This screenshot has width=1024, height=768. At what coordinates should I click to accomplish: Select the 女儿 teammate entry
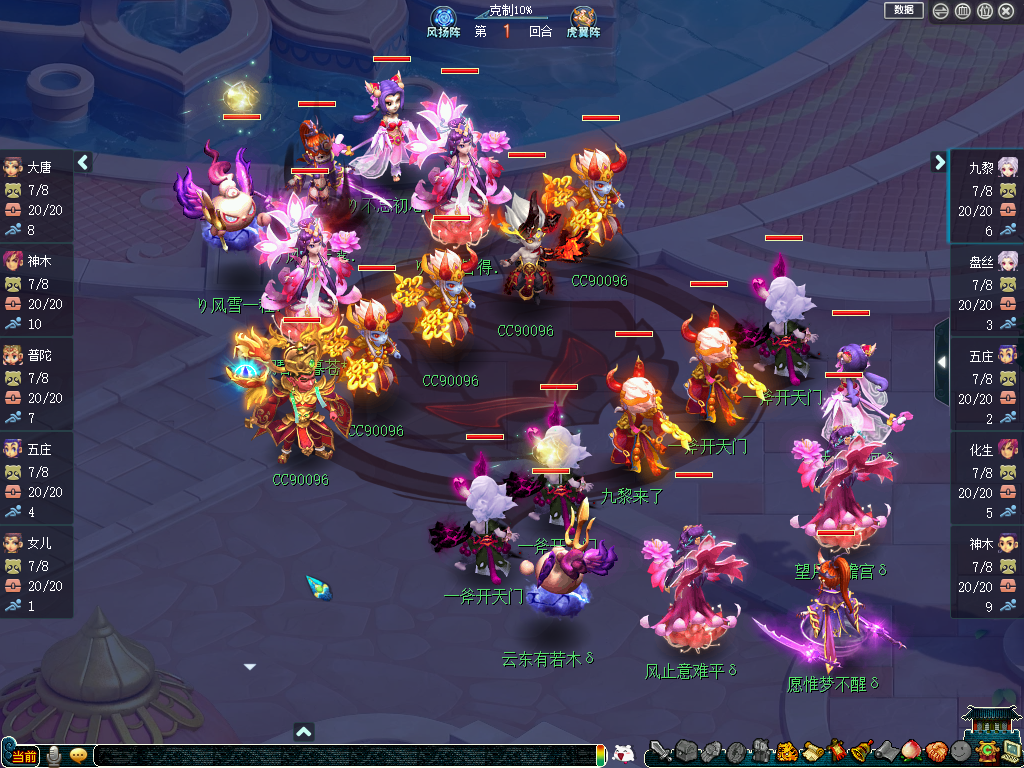[36, 573]
